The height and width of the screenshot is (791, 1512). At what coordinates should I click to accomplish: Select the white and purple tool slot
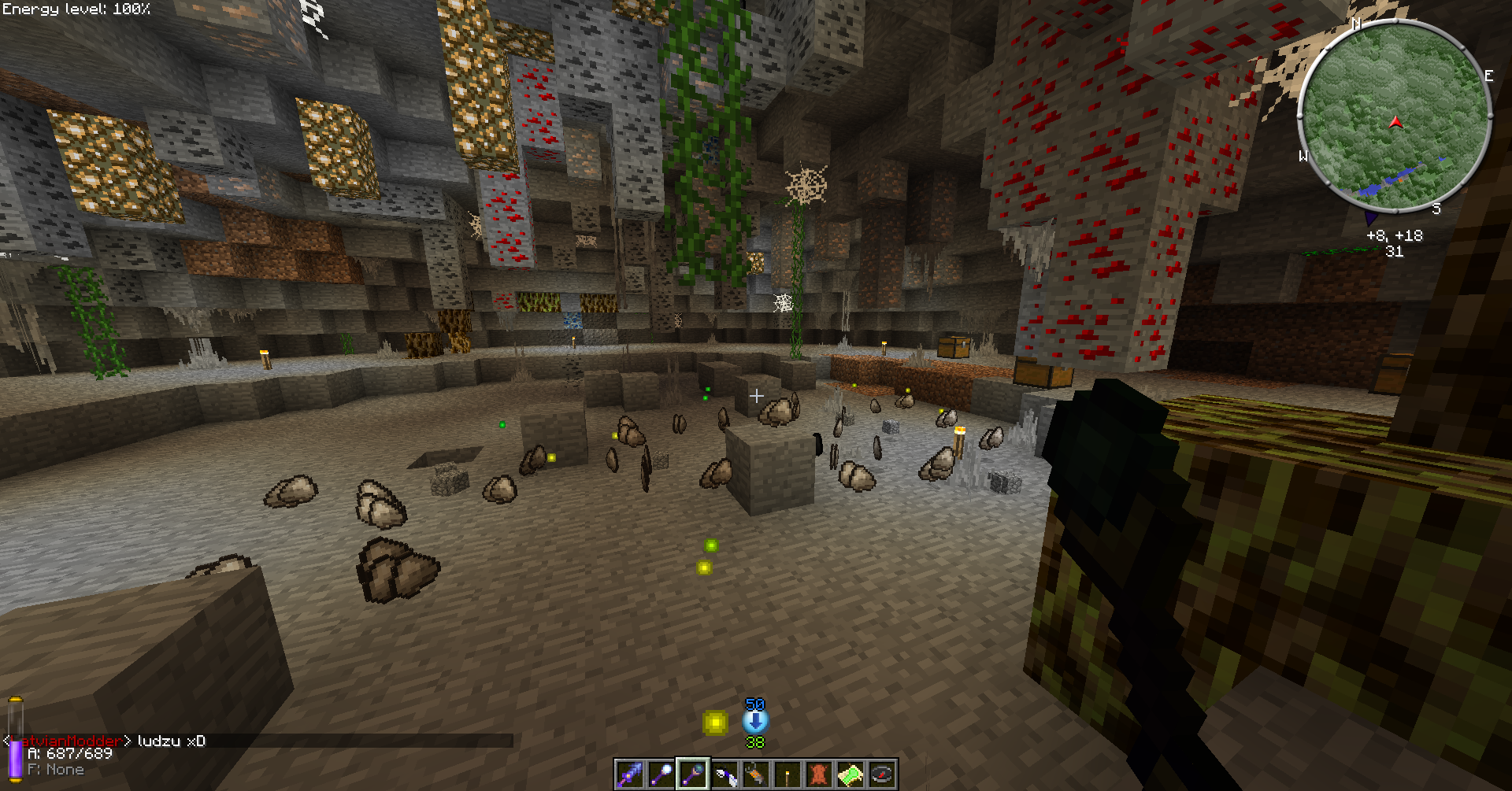pos(724,775)
